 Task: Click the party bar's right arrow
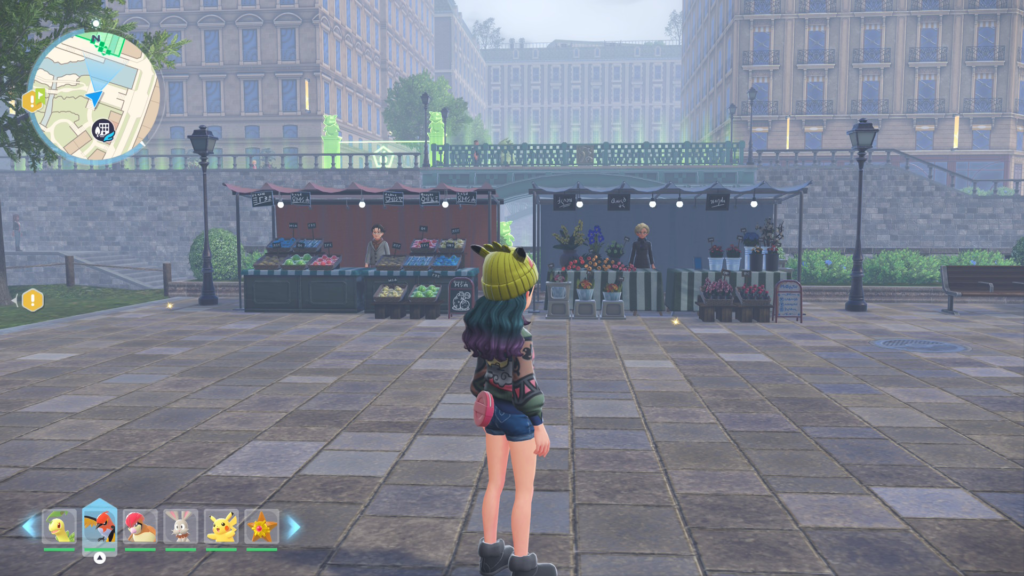(293, 526)
